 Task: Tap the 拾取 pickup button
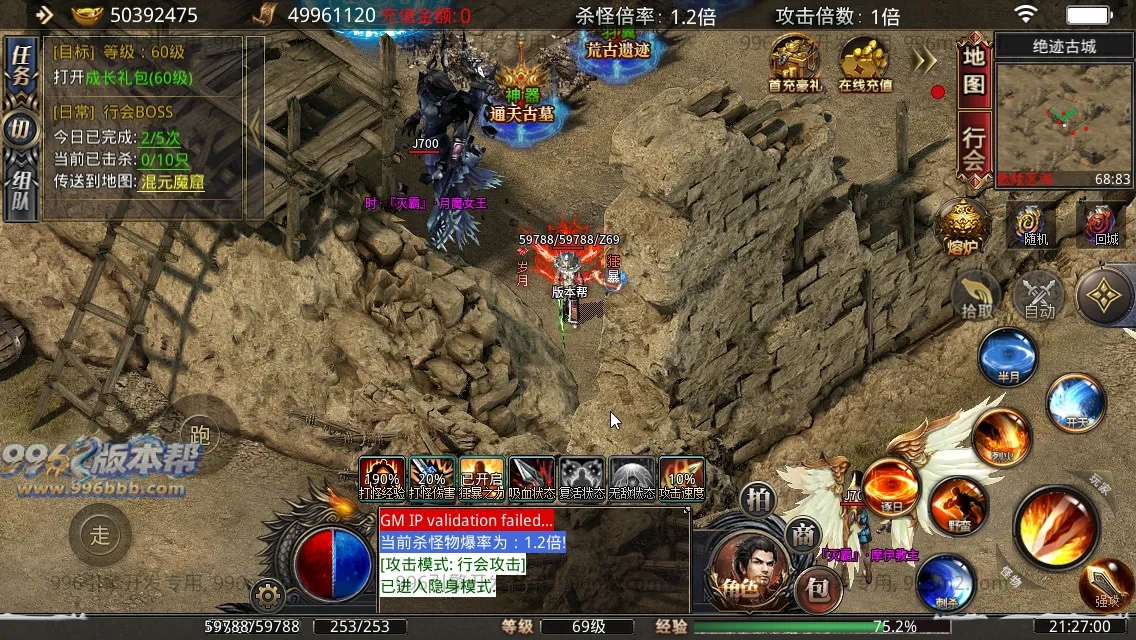click(976, 296)
